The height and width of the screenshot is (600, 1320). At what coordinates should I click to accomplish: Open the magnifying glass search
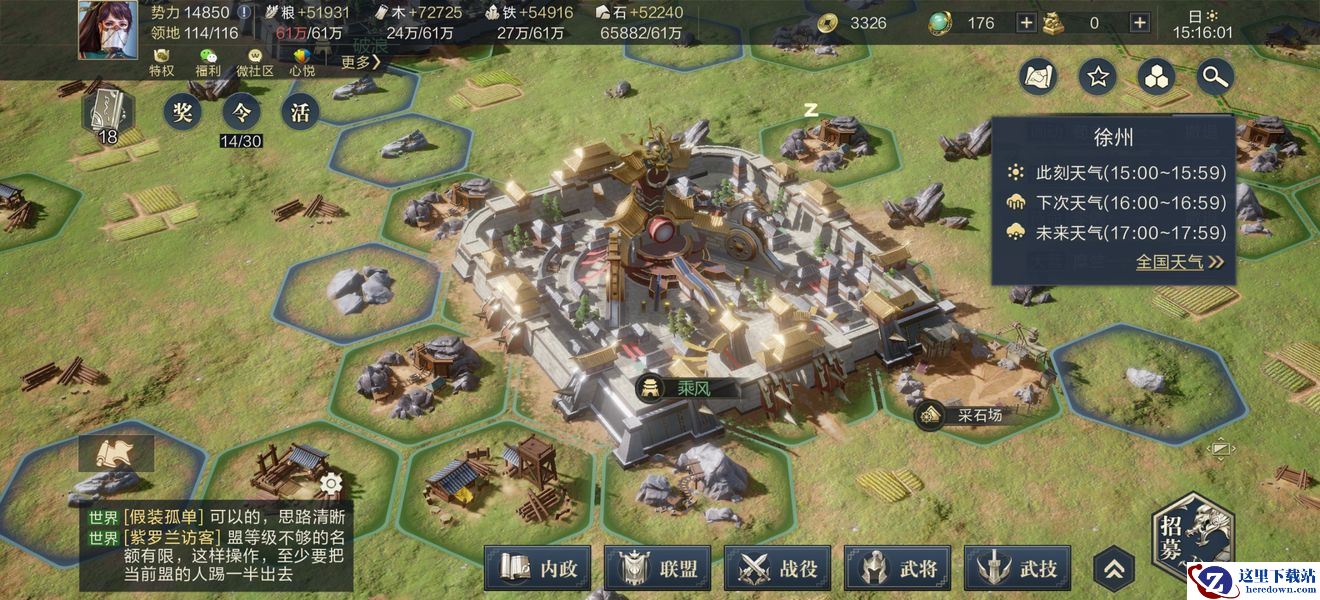pyautogui.click(x=1215, y=76)
